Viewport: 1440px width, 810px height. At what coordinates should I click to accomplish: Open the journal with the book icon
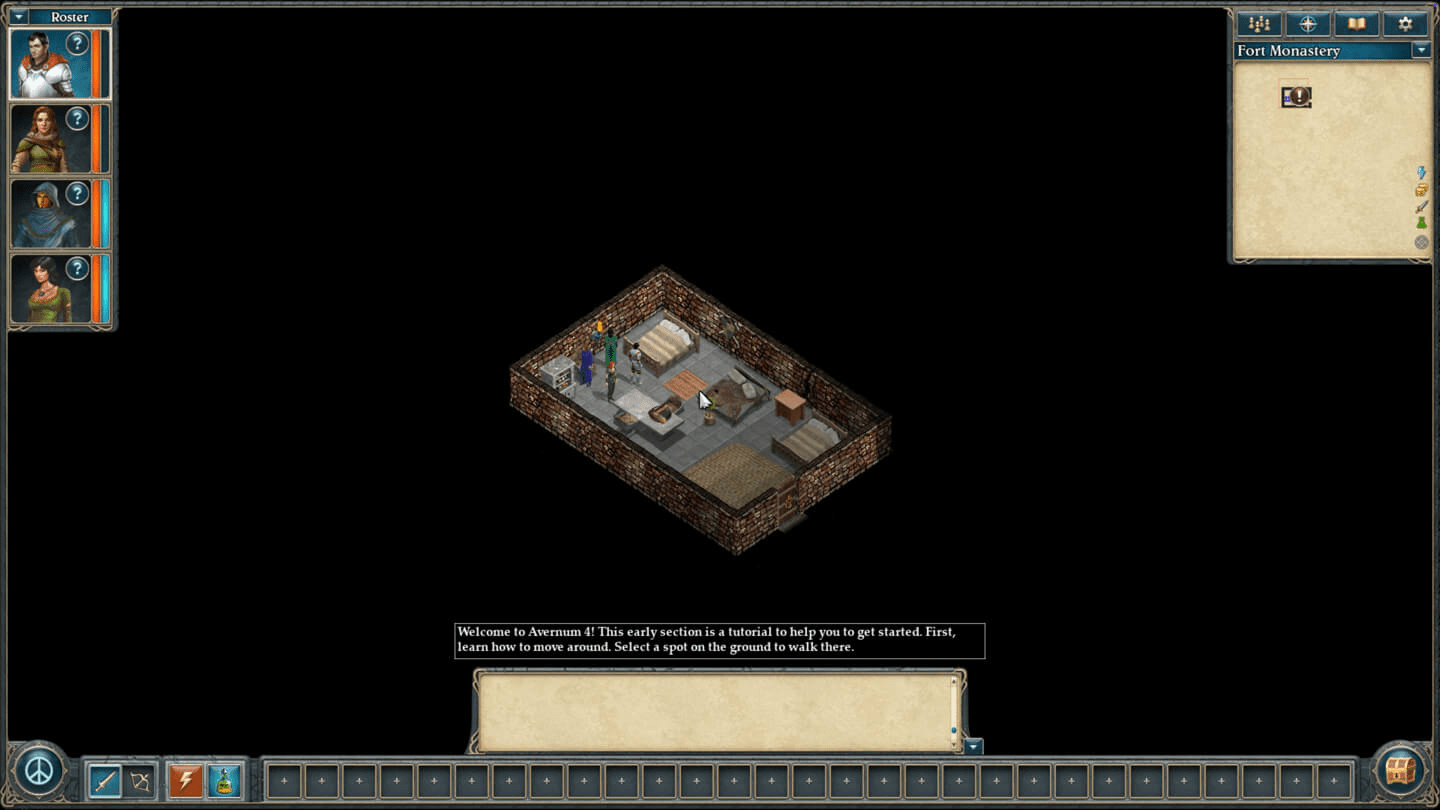(x=1356, y=22)
